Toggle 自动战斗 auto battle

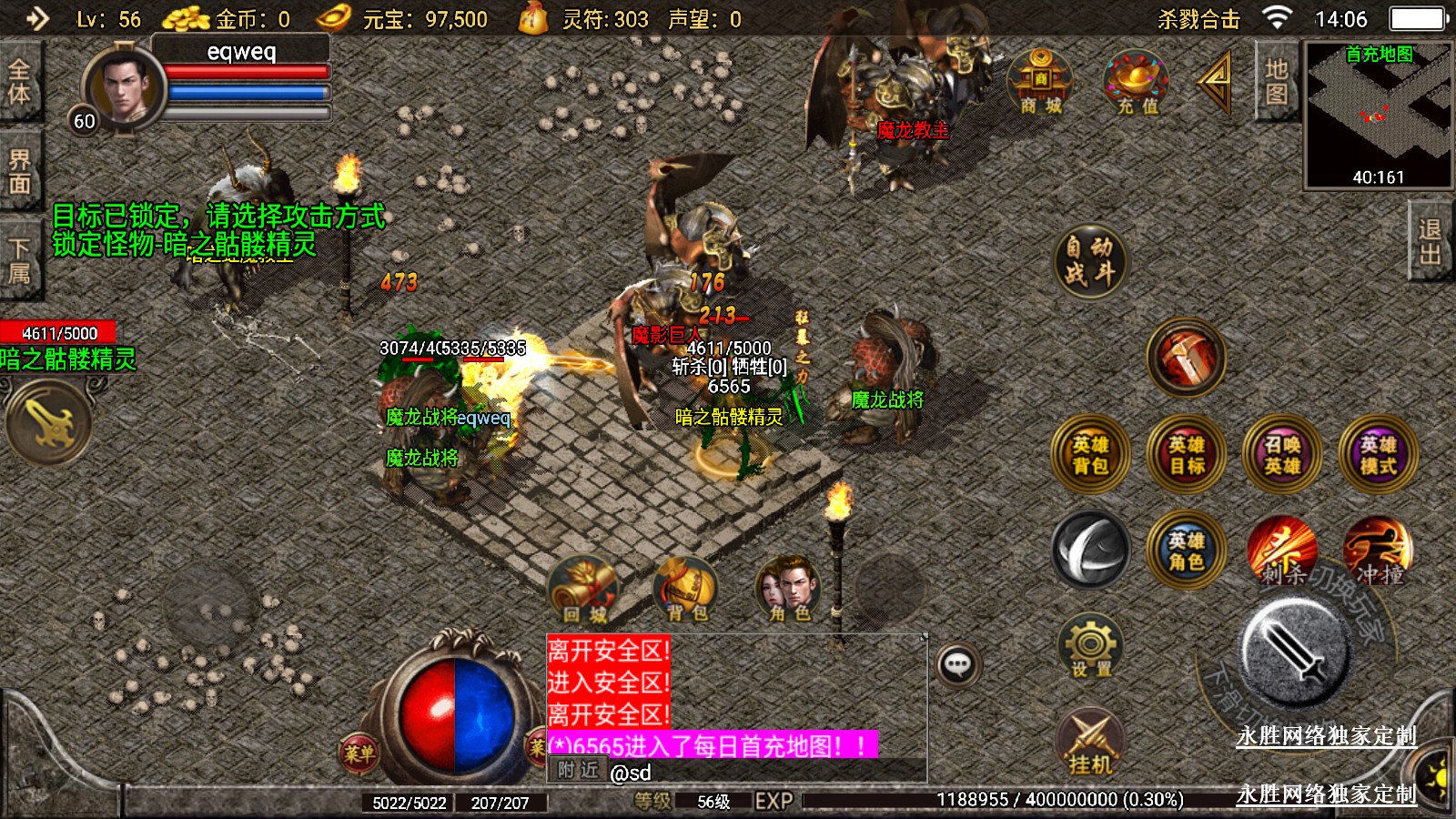1090,260
